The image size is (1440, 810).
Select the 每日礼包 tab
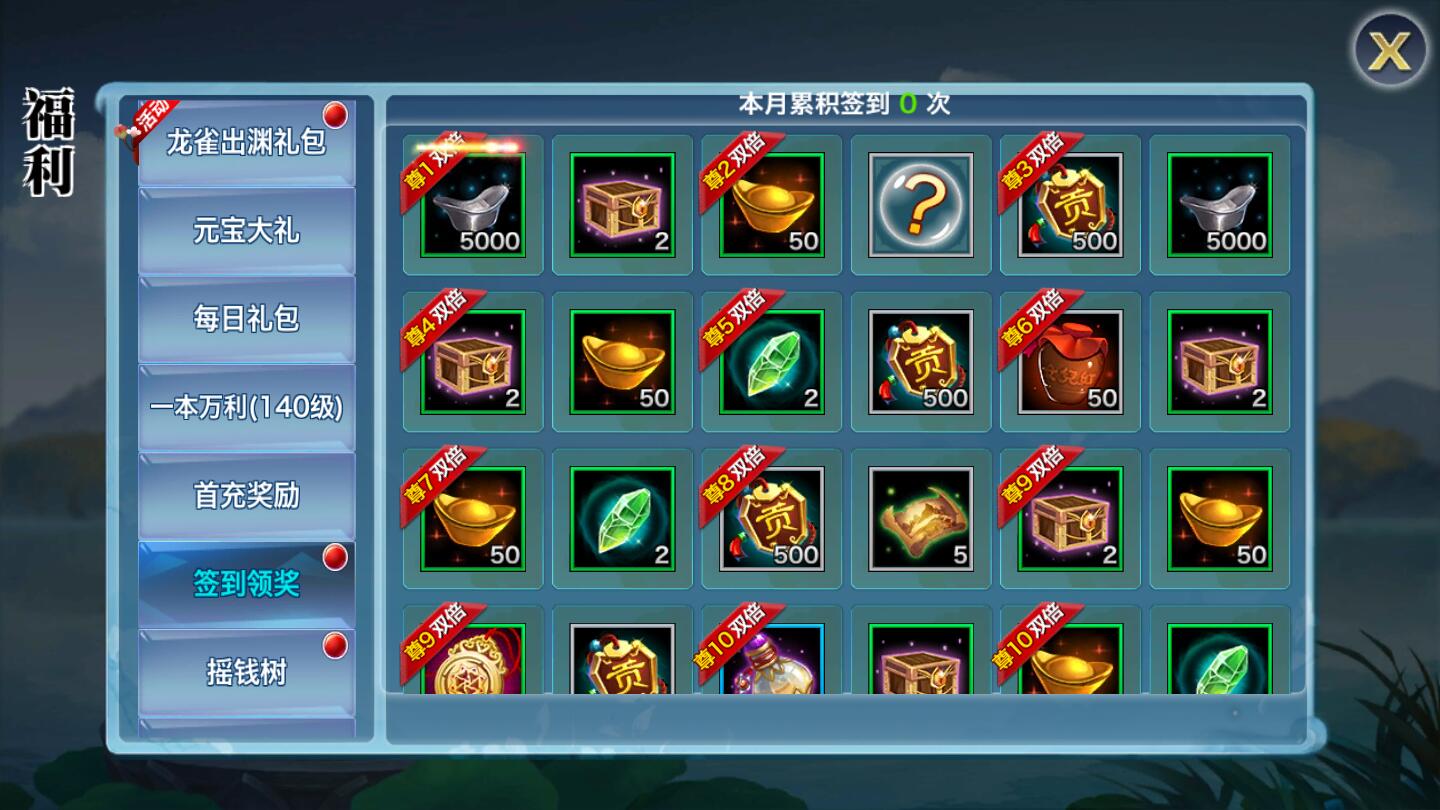coord(246,319)
